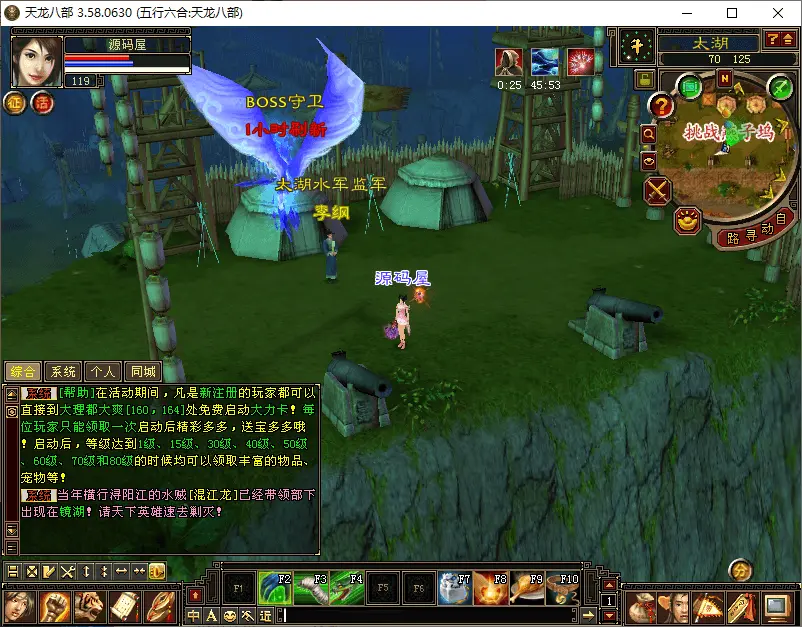Use the F2 green leaf skill
The height and width of the screenshot is (627, 802).
pyautogui.click(x=274, y=588)
